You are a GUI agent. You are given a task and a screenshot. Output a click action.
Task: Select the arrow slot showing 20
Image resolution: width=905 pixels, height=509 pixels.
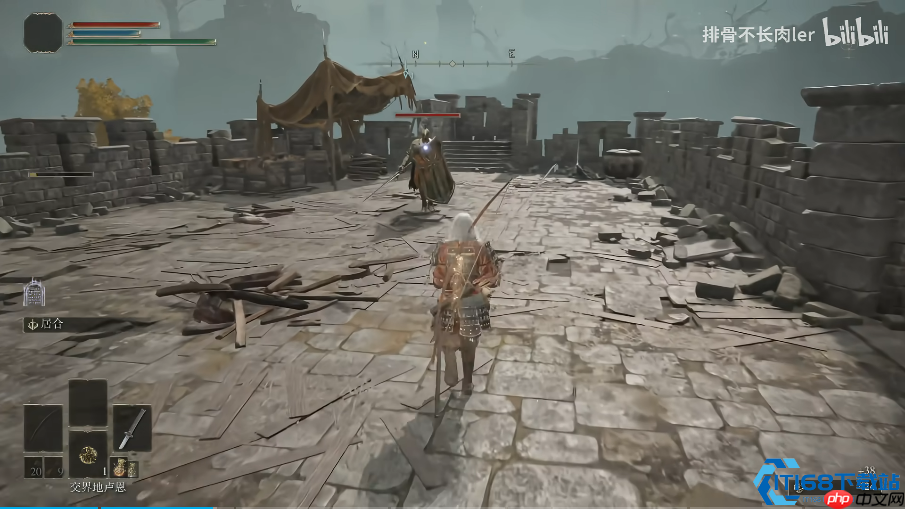[x=31, y=467]
